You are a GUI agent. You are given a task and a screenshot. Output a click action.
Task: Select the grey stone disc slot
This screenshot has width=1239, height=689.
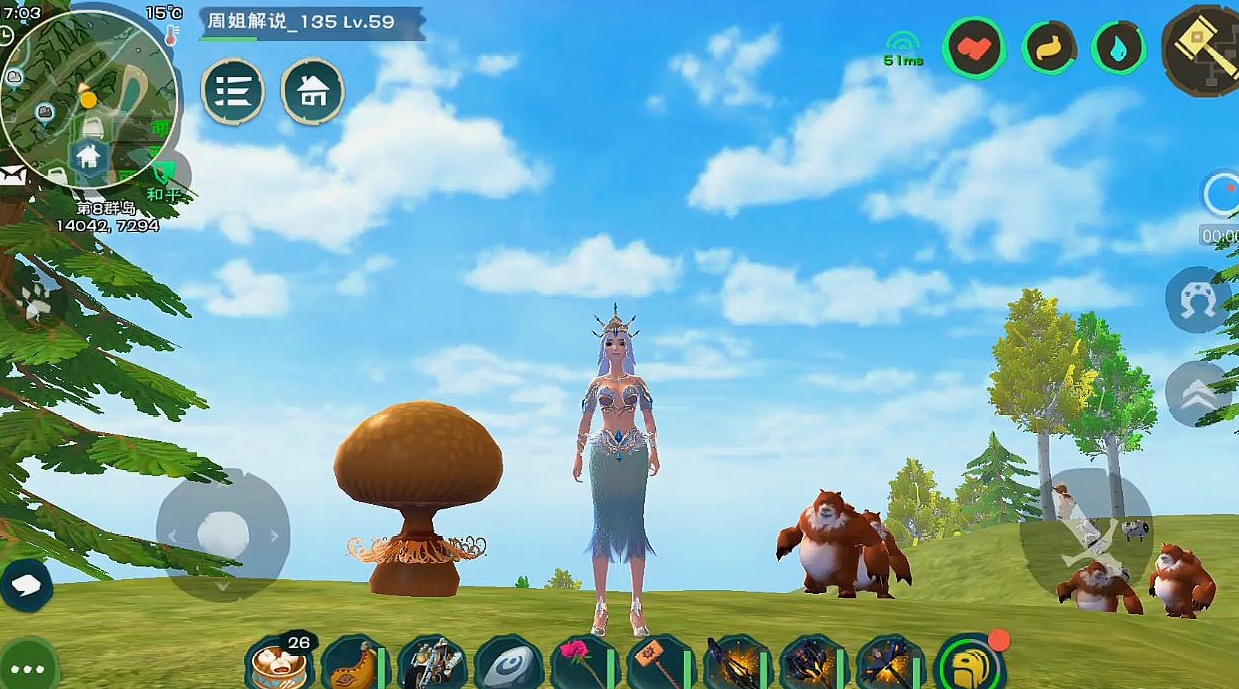click(508, 663)
